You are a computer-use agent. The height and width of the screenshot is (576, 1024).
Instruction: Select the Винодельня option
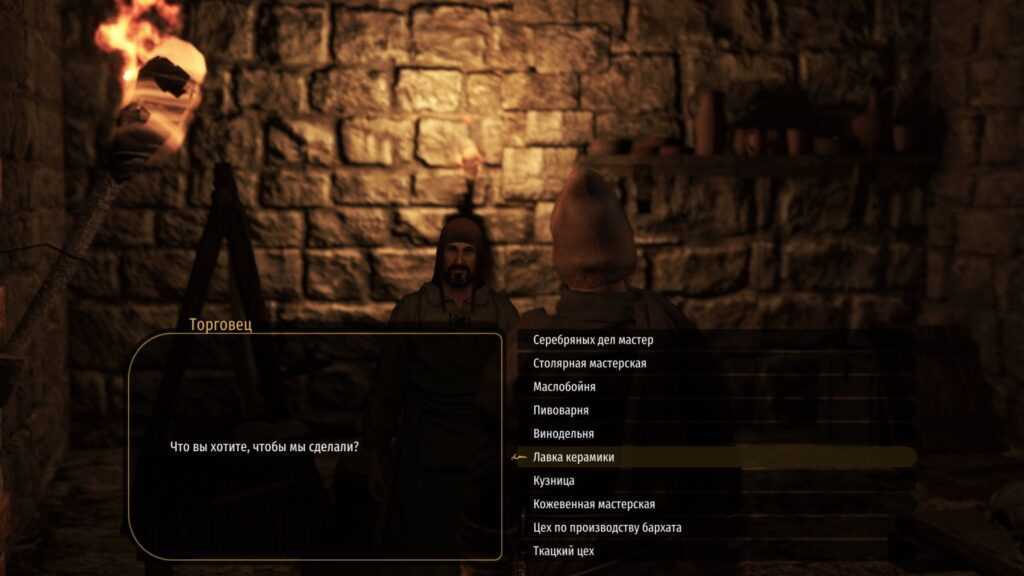[x=564, y=434]
